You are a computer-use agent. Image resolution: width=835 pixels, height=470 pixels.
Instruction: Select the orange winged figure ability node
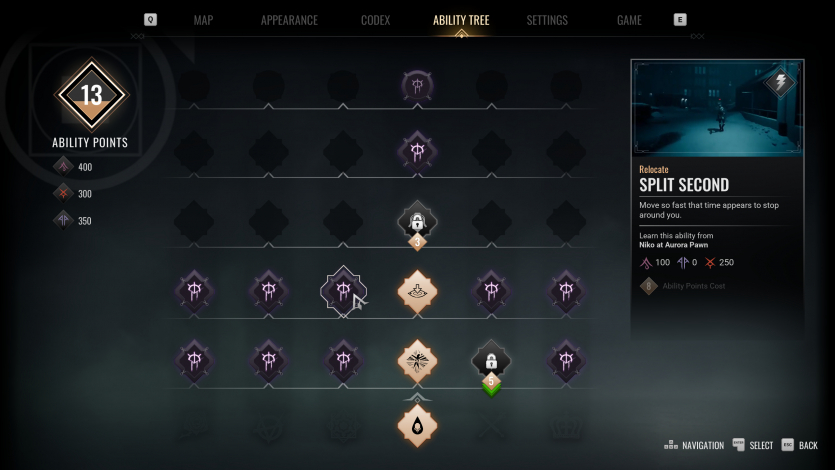(x=417, y=359)
